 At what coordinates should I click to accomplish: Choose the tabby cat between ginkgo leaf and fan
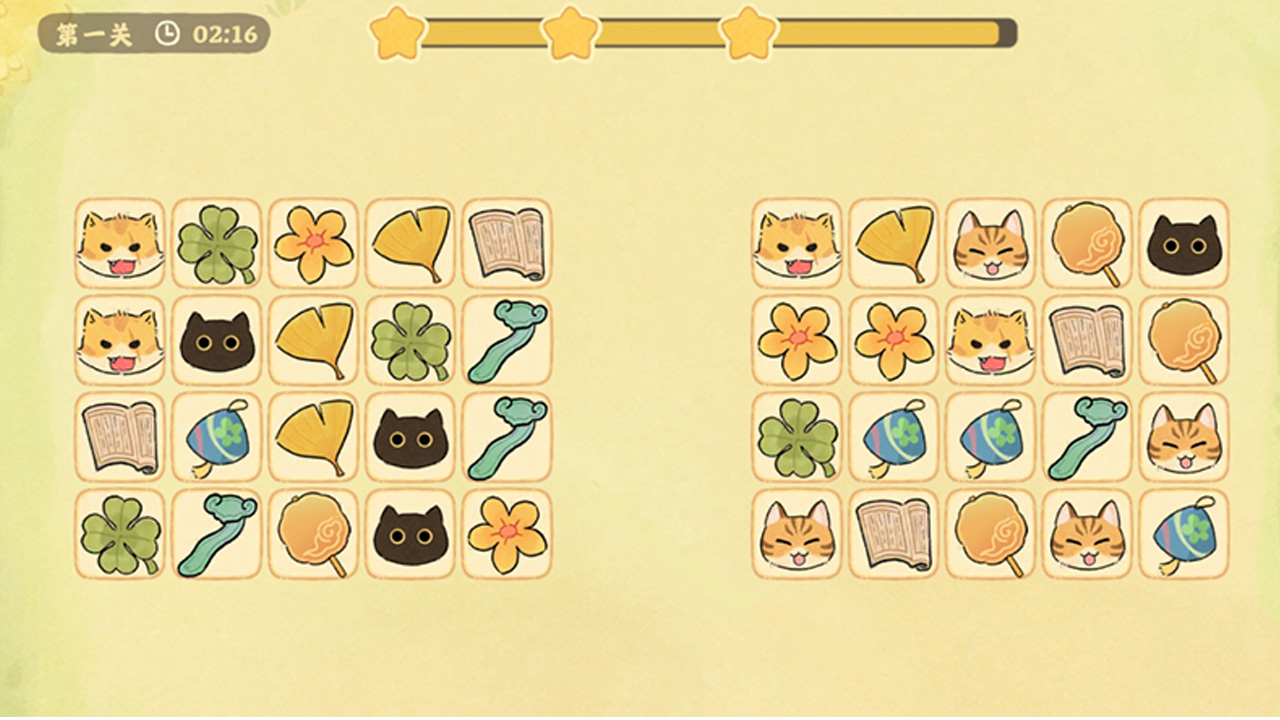click(991, 243)
